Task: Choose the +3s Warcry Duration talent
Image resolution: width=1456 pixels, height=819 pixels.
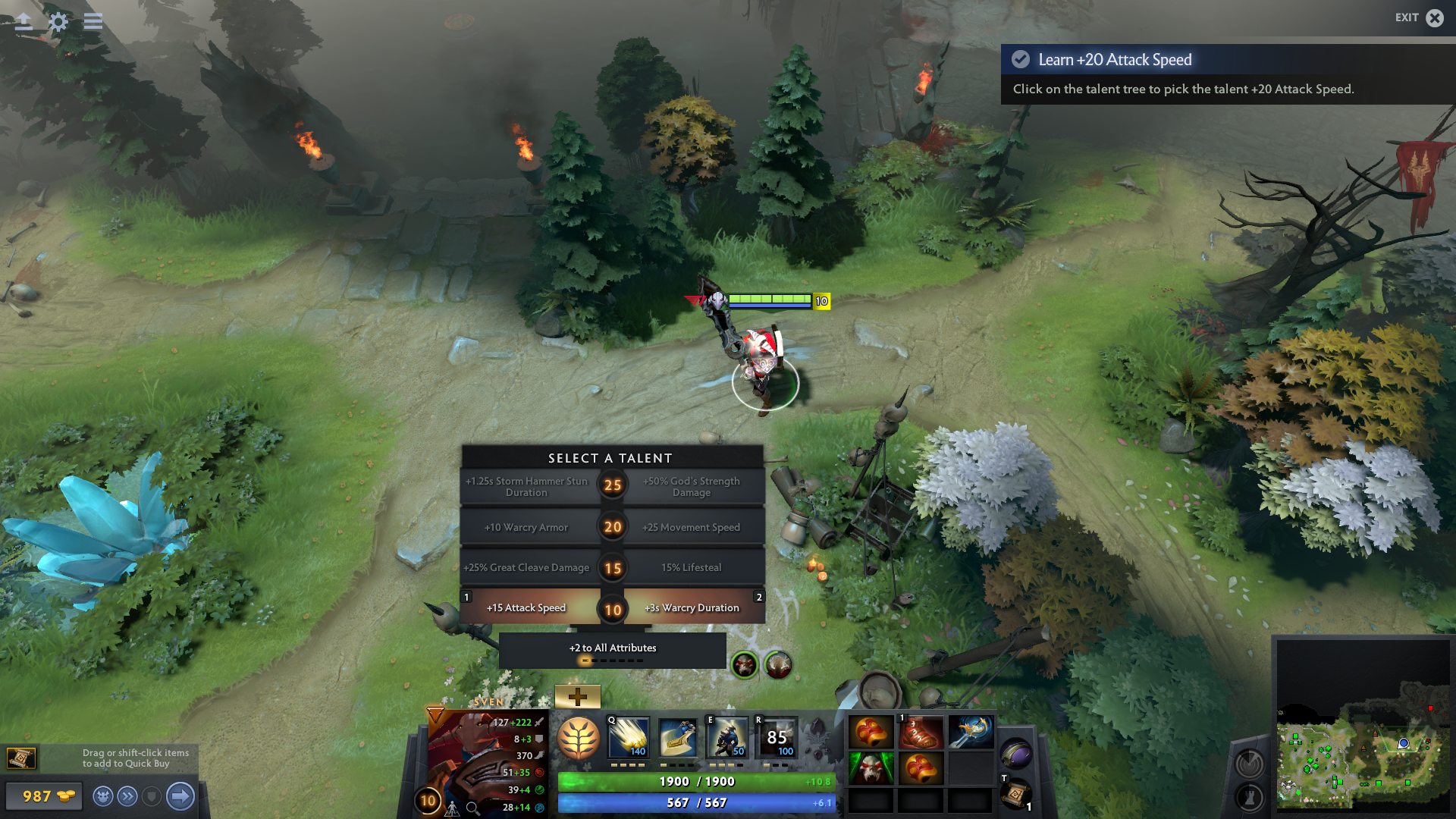Action: (692, 607)
